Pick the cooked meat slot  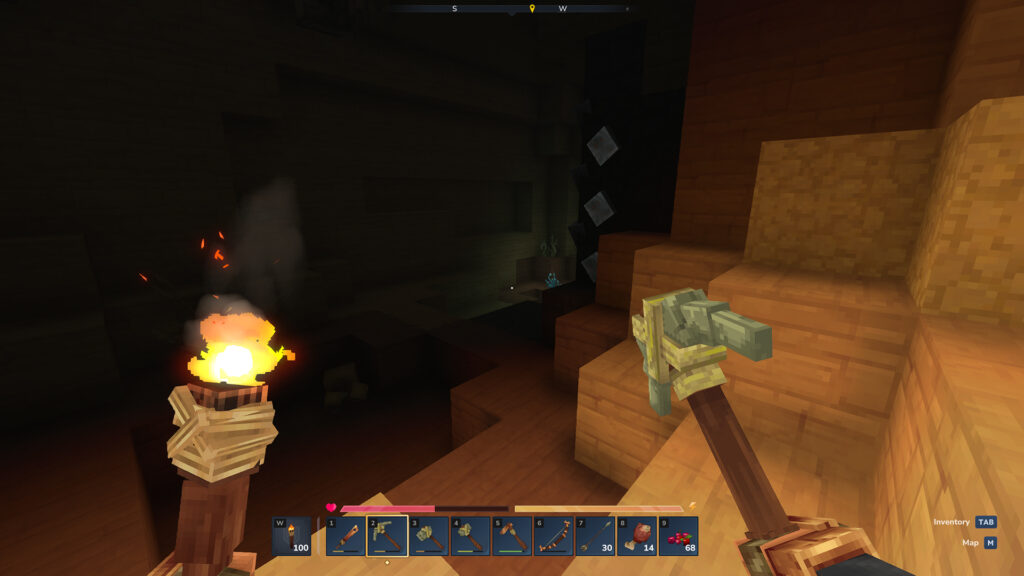[636, 536]
